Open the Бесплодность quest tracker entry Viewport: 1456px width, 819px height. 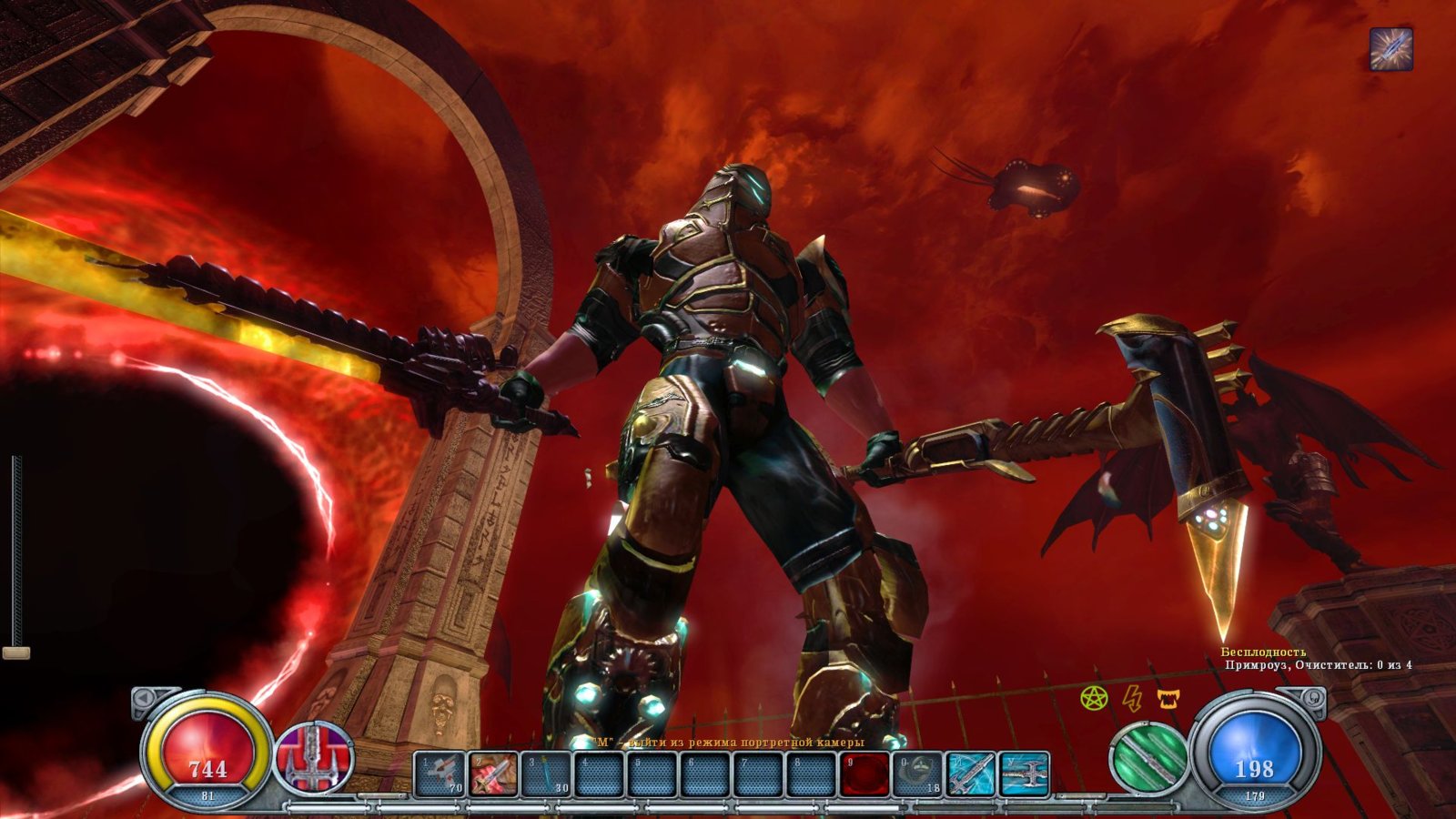coord(1263,652)
